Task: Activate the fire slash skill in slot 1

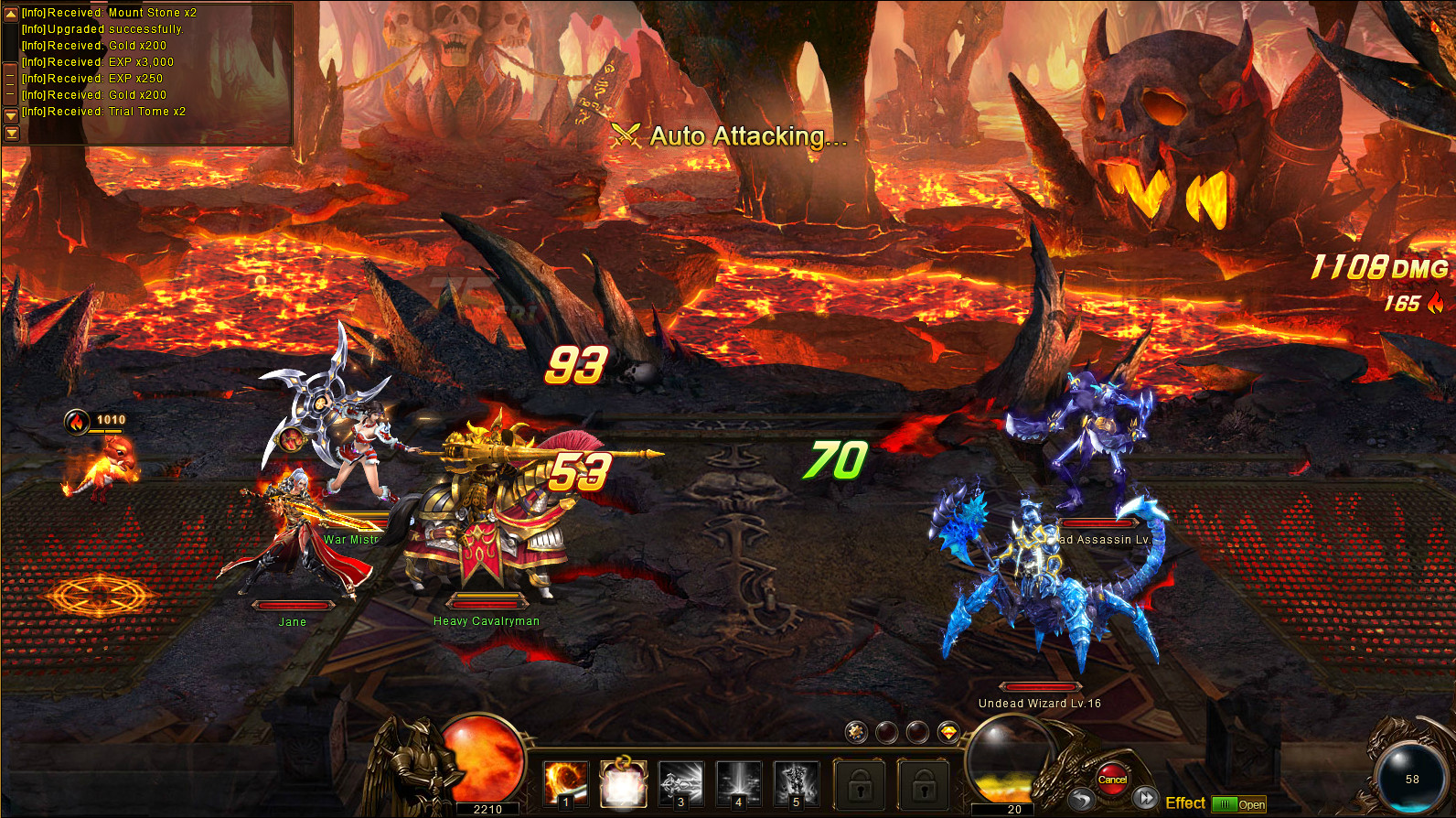Action: point(565,784)
